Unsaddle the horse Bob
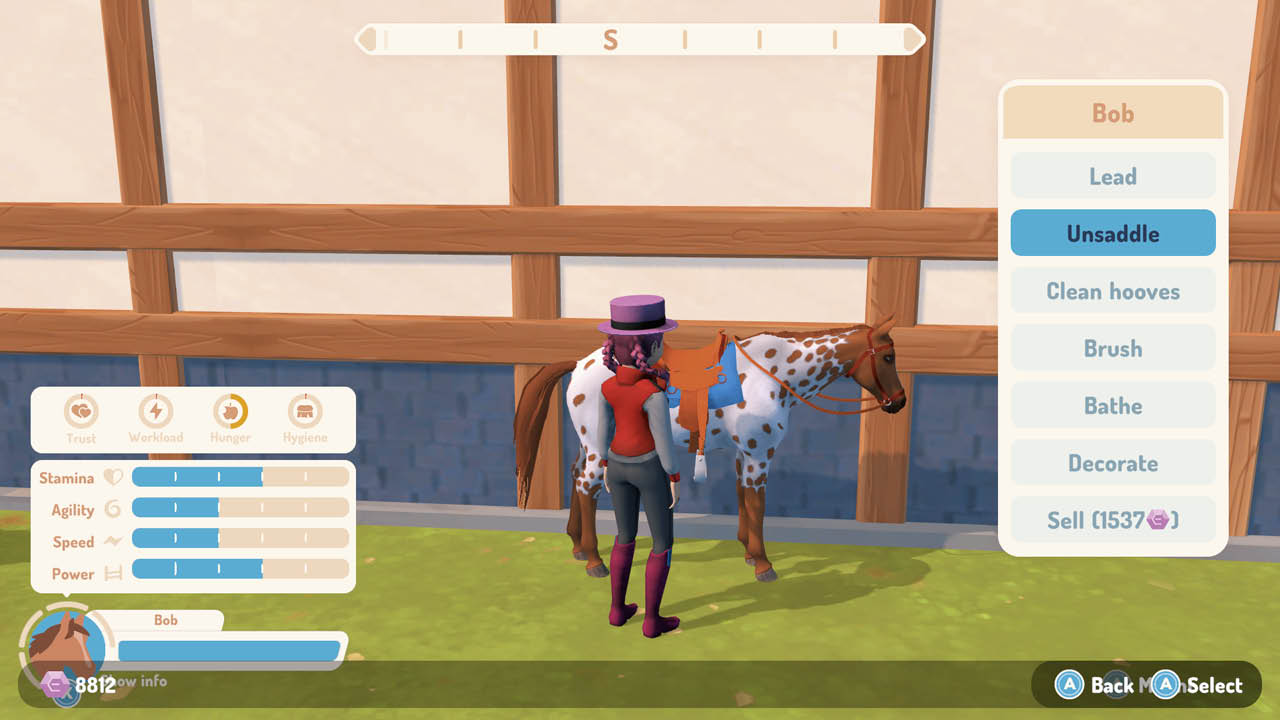The height and width of the screenshot is (720, 1280). [x=1113, y=232]
